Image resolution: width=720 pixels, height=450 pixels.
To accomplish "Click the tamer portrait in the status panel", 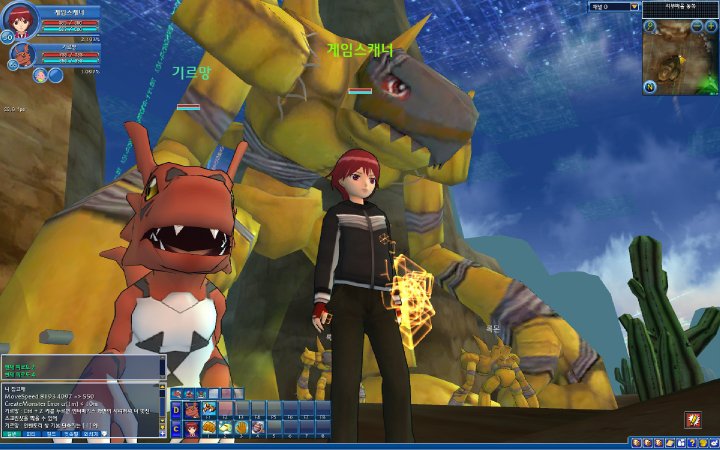I will (20, 22).
